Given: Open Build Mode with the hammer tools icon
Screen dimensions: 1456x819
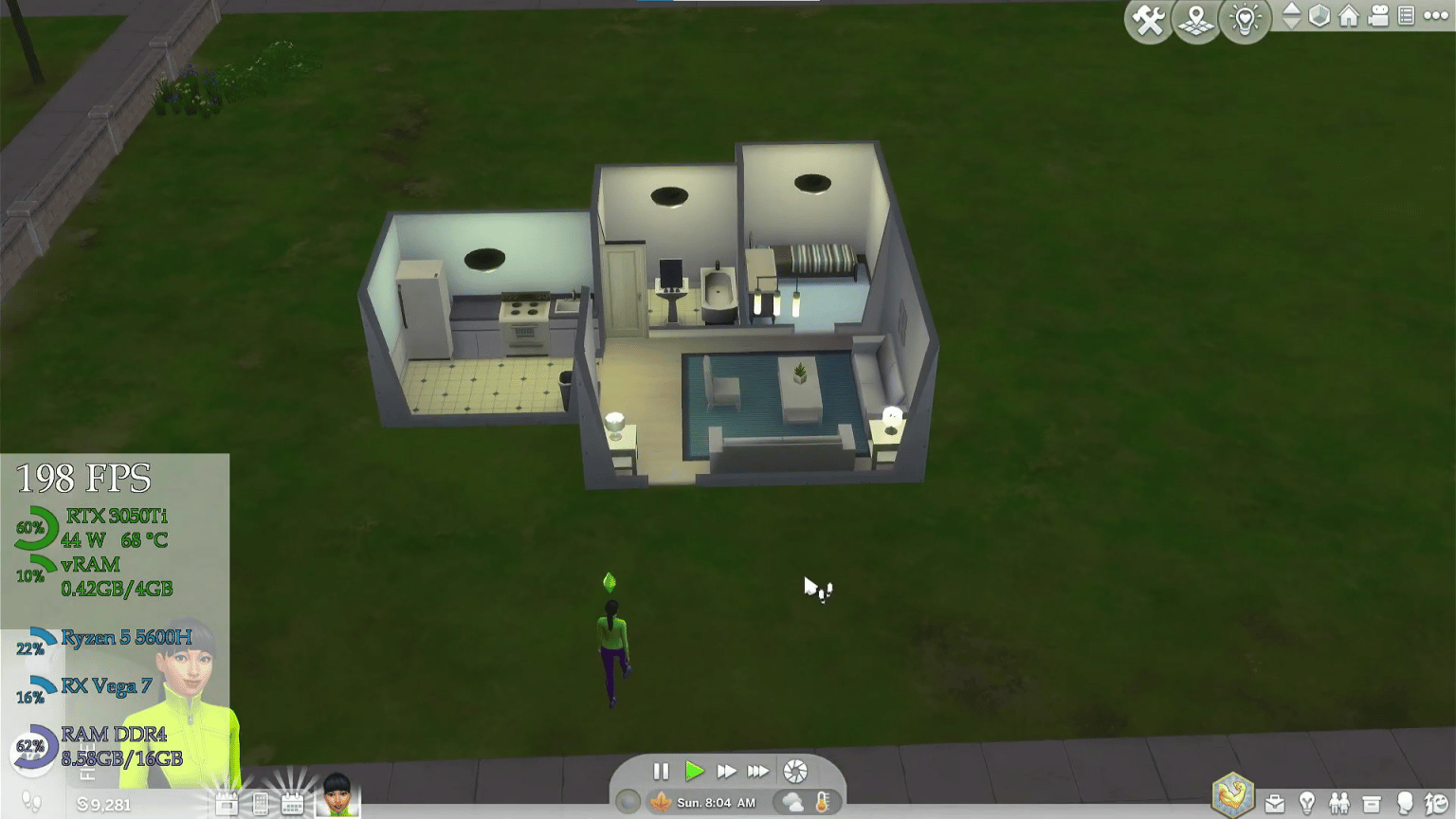Looking at the screenshot, I should 1148,19.
